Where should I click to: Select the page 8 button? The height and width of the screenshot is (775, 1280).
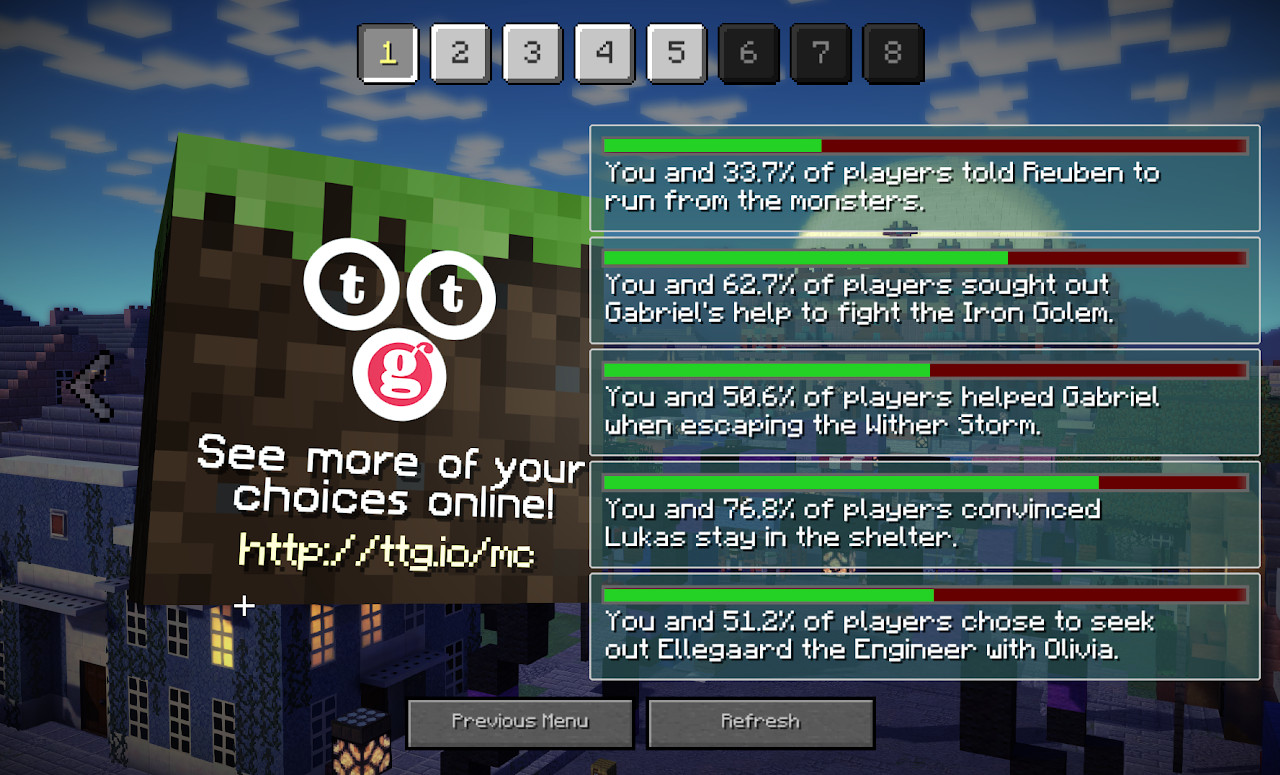click(892, 53)
